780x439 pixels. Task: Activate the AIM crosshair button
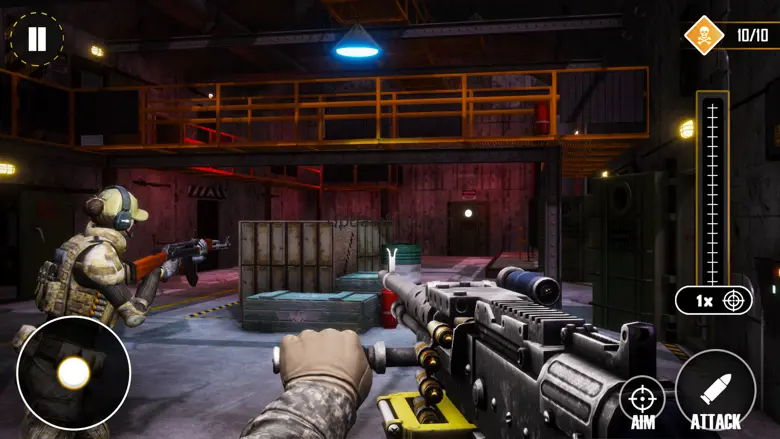643,400
